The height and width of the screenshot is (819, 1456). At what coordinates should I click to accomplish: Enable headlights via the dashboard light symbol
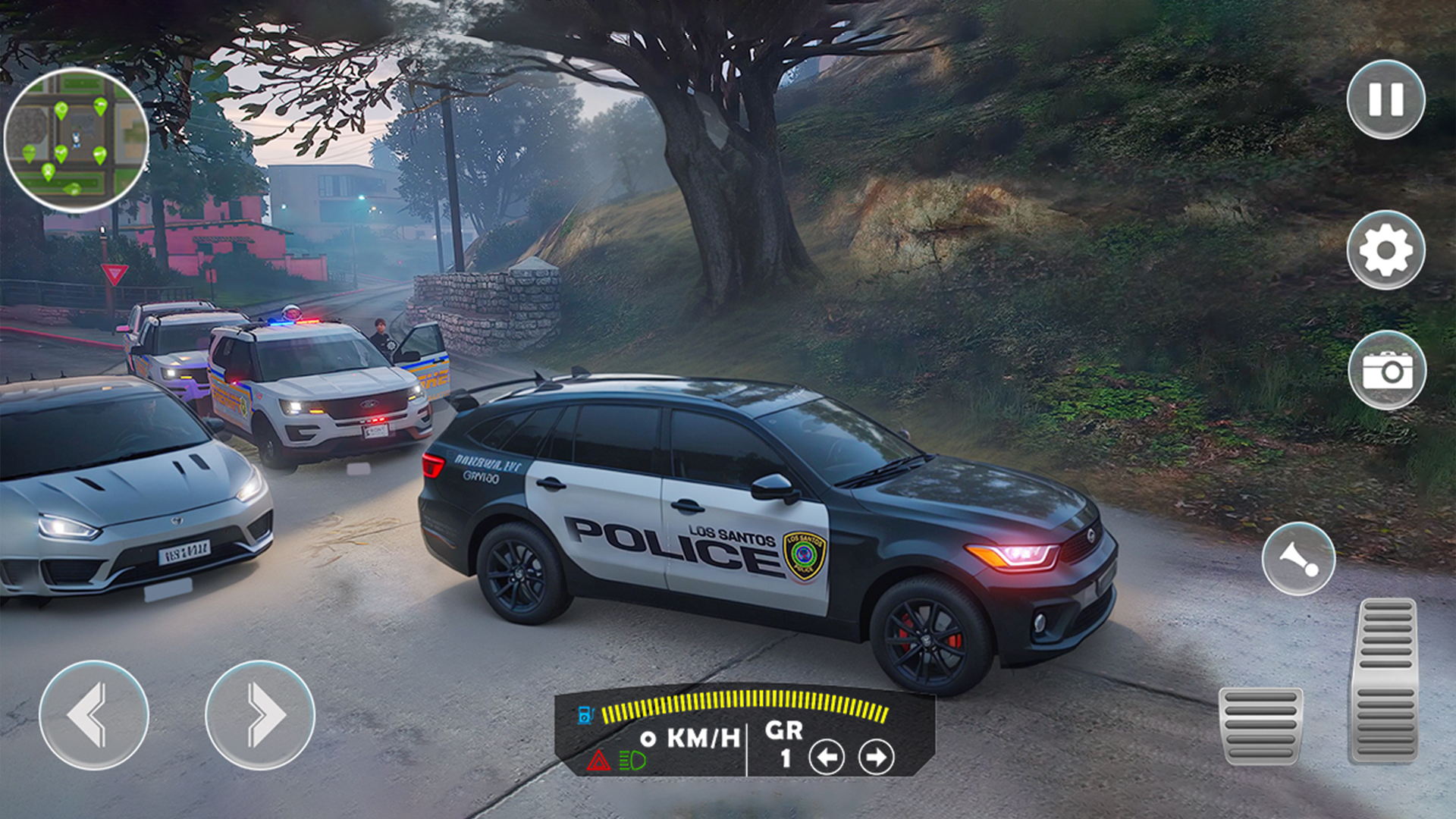pos(631,761)
